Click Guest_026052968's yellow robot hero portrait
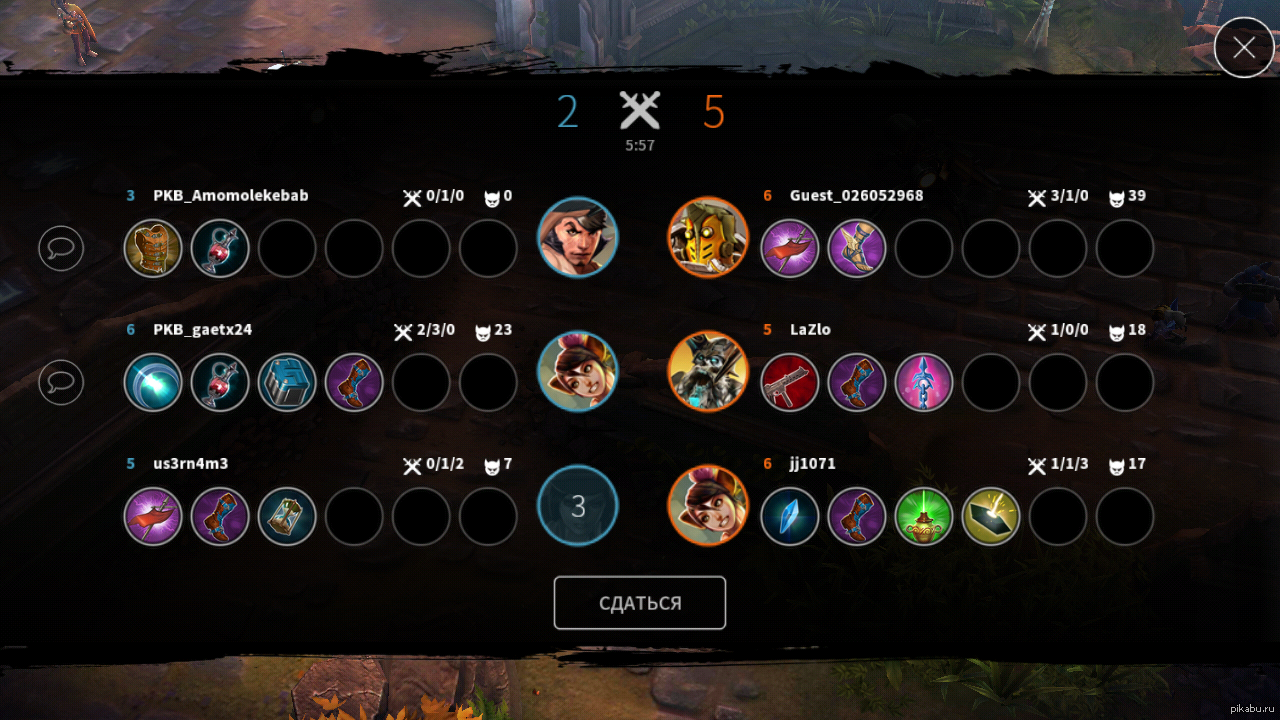 pos(708,237)
